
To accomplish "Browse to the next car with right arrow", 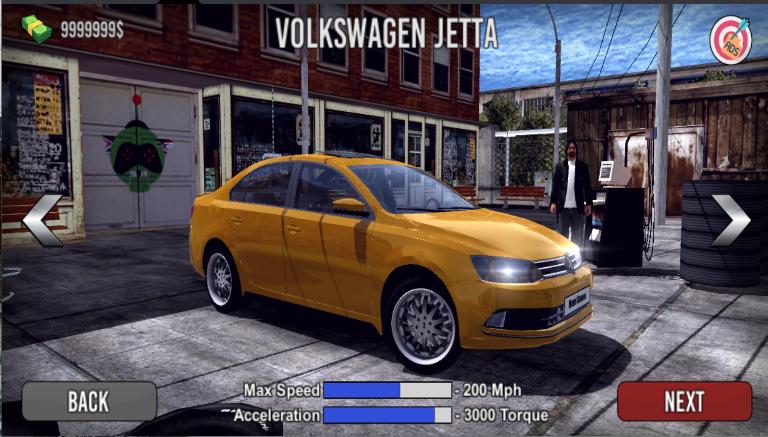I will tap(730, 220).
